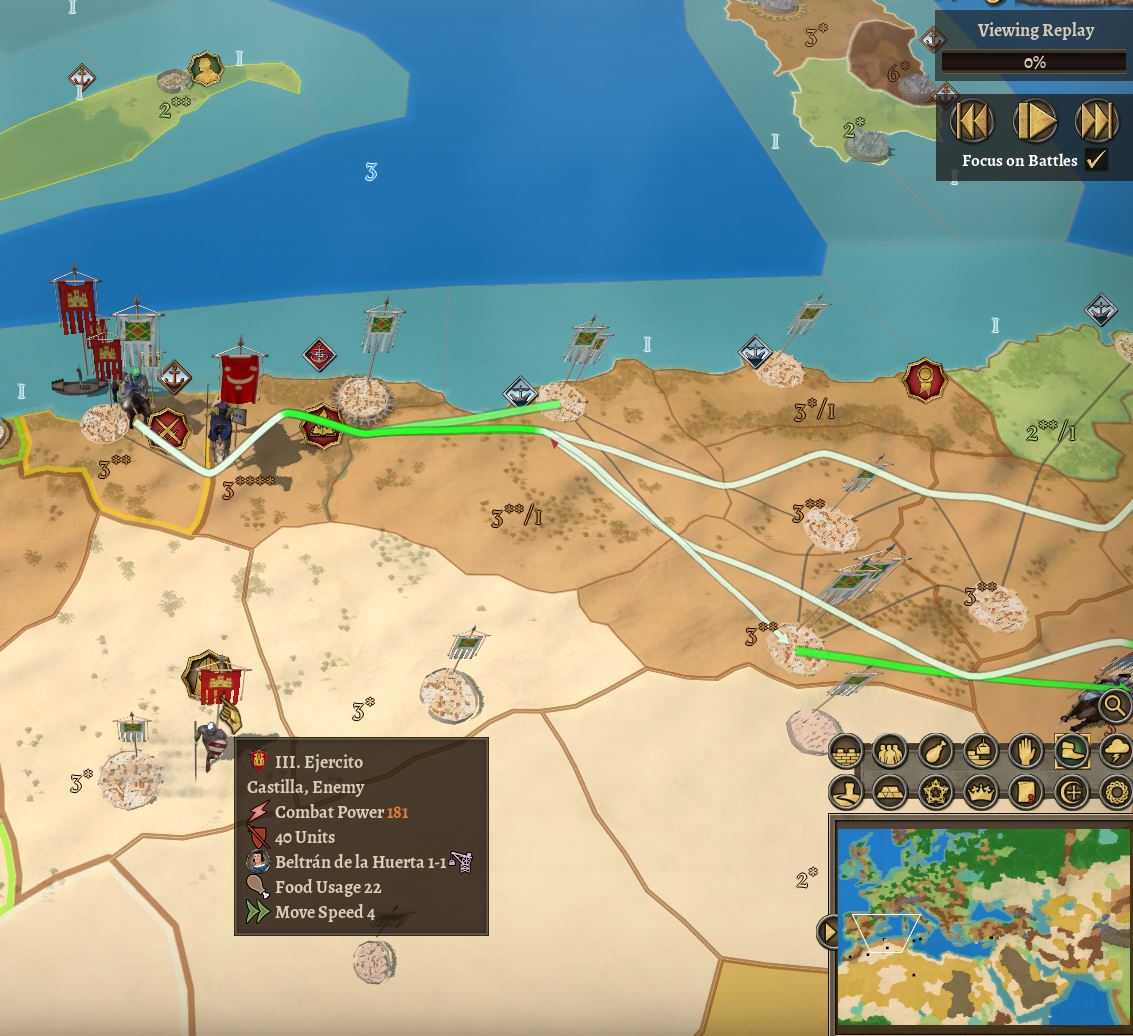
Task: Select the tower and road map mode
Action: point(847,793)
